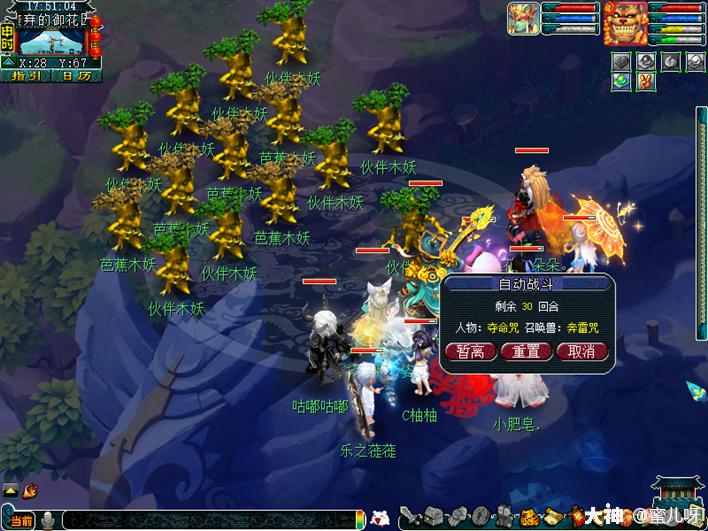708x531 pixels.
Task: Cancel auto-battle with the 取消 button
Action: tap(581, 351)
